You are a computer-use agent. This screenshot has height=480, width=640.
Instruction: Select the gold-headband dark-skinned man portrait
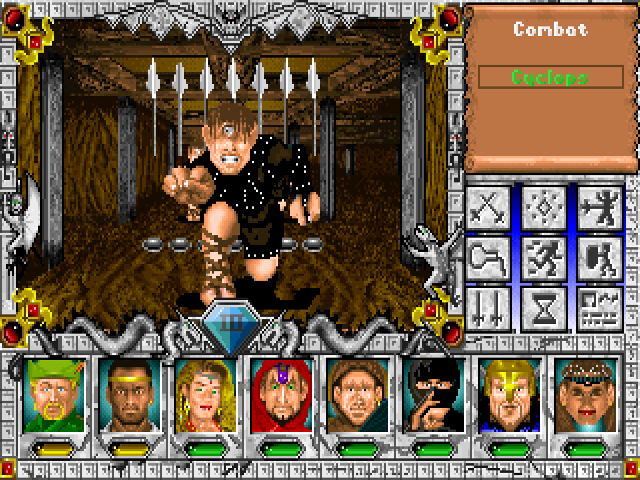127,394
